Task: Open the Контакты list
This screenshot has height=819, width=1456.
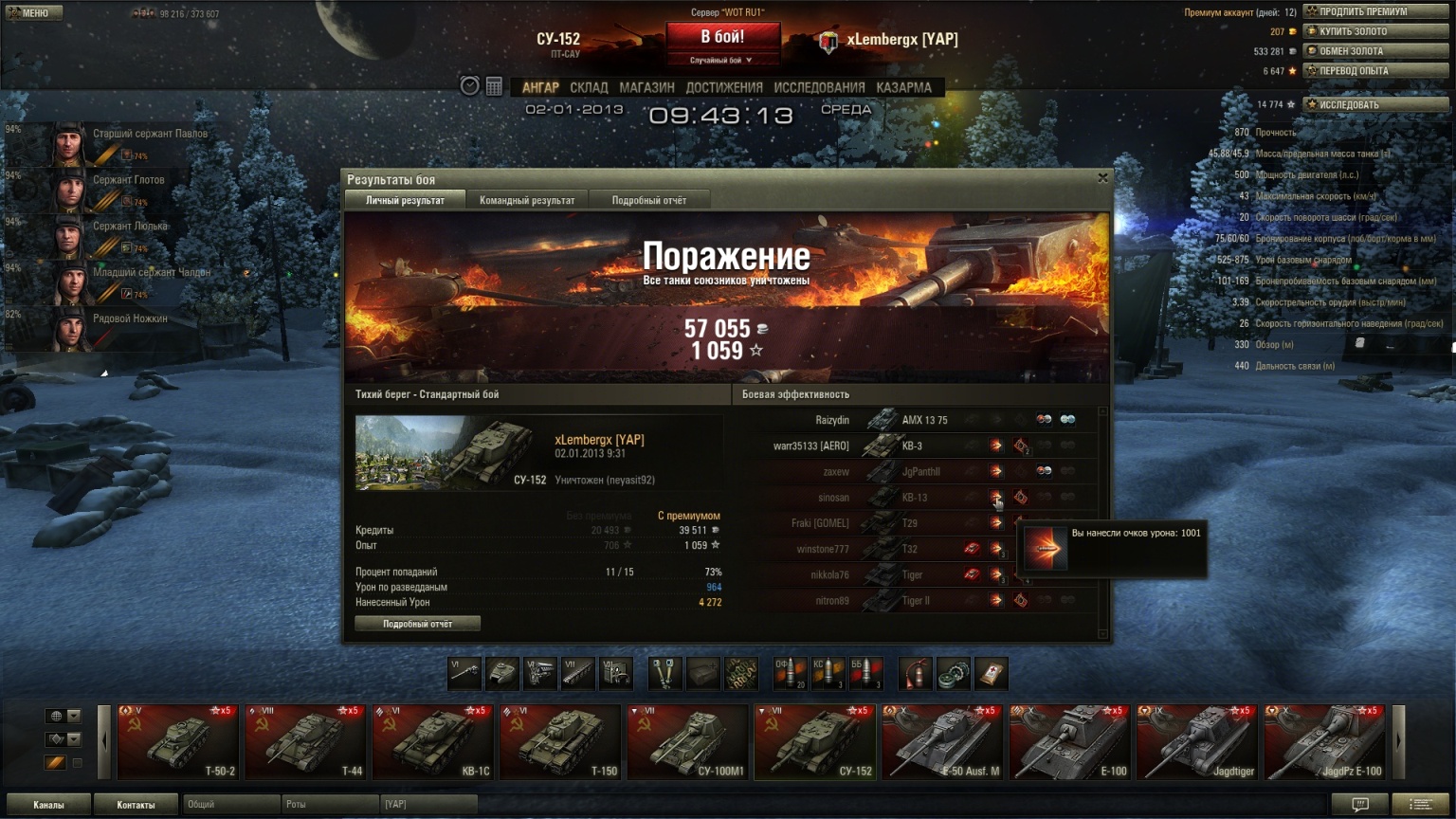Action: point(136,805)
